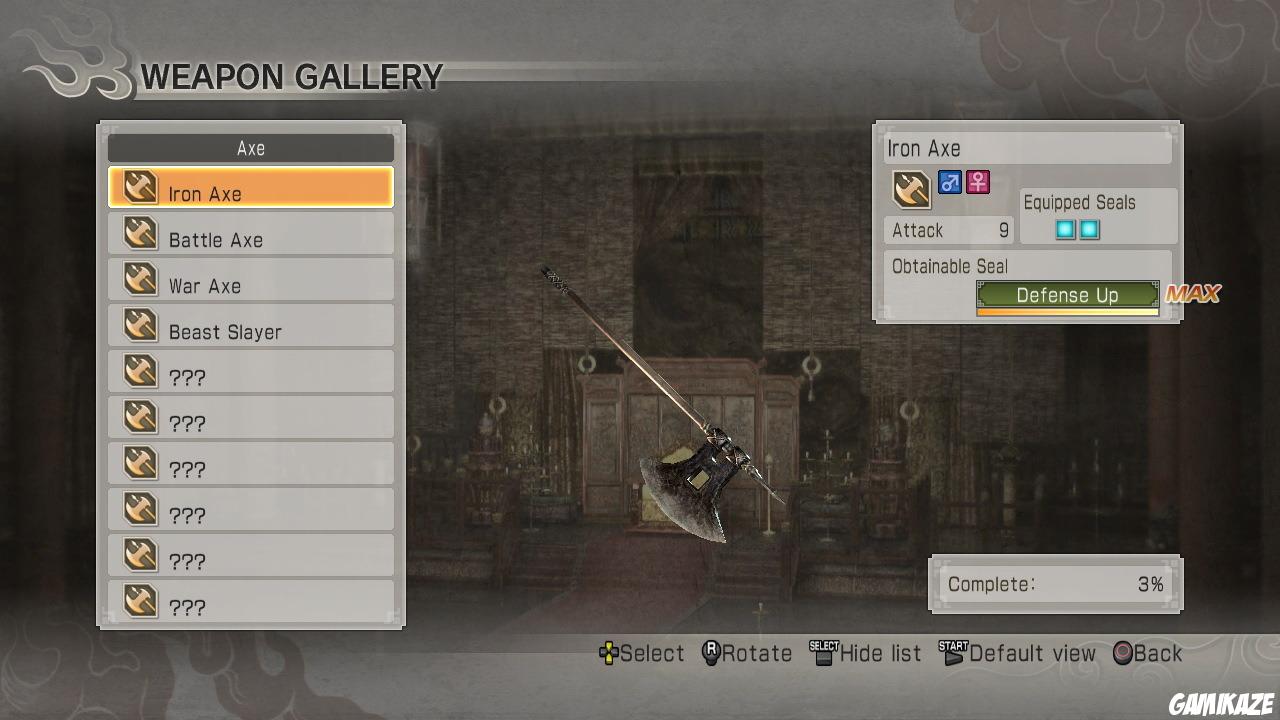The width and height of the screenshot is (1280, 720).
Task: Select the male symbol icon
Action: pos(949,181)
